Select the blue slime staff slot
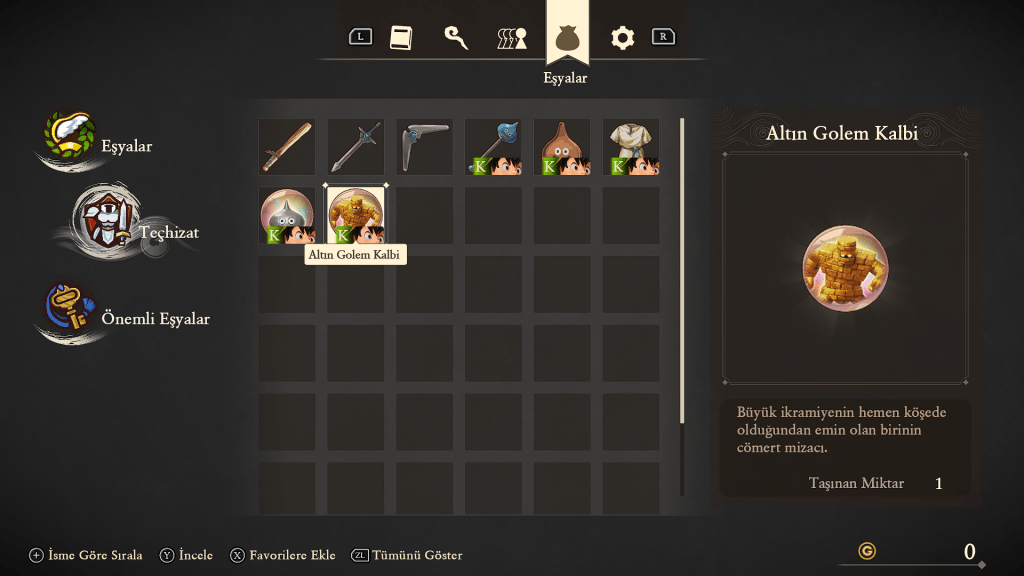This screenshot has height=576, width=1024. point(493,147)
